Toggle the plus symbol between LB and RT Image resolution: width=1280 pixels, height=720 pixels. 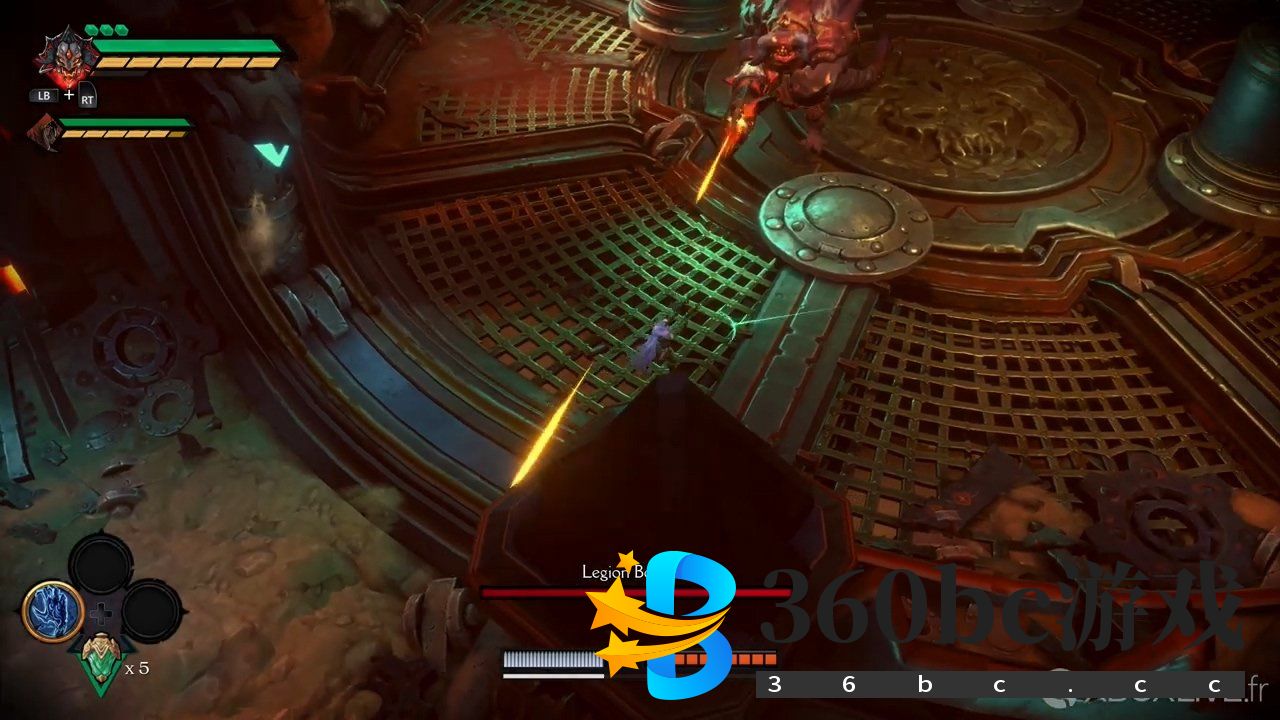67,94
